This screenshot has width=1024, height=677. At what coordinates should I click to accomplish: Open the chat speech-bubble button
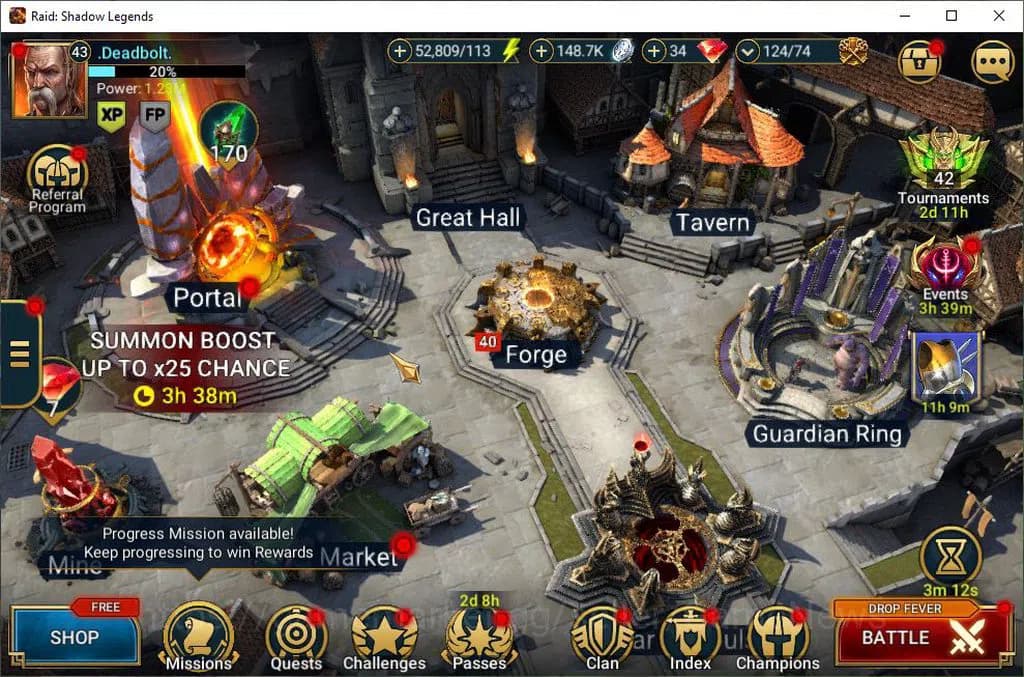point(991,62)
